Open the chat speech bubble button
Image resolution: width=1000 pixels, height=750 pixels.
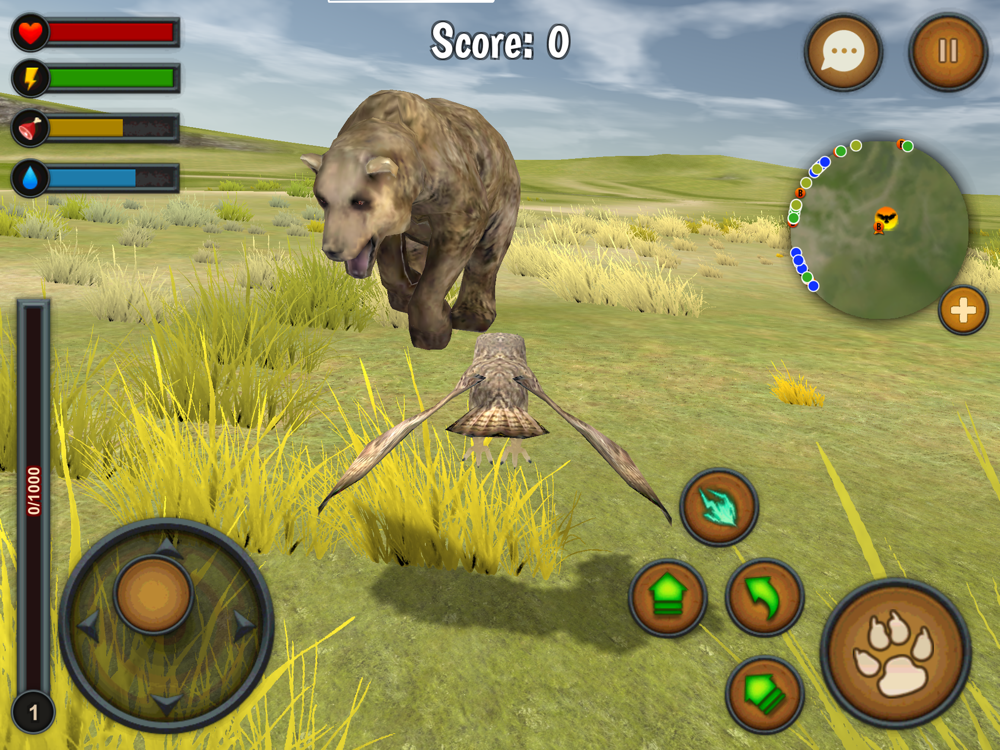coord(843,53)
